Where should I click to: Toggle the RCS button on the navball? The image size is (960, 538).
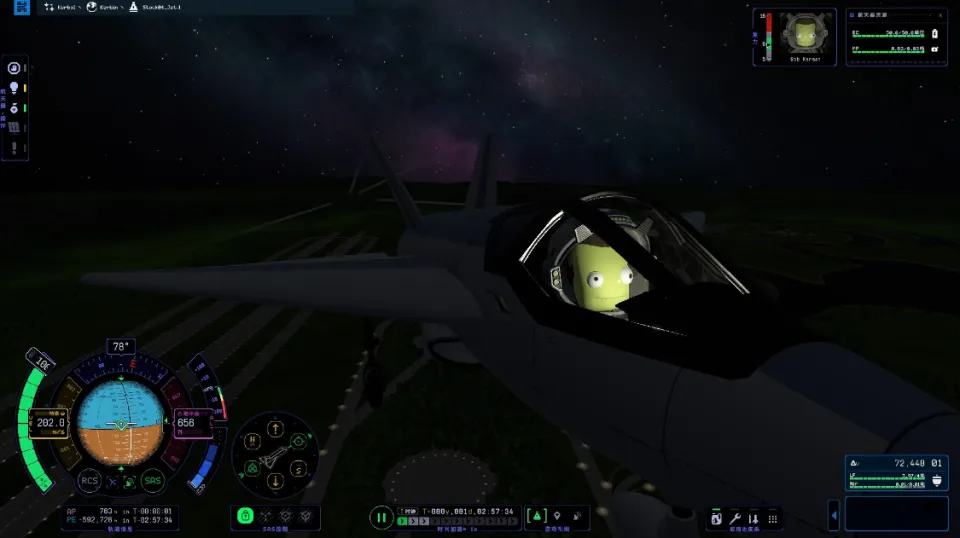pos(89,480)
